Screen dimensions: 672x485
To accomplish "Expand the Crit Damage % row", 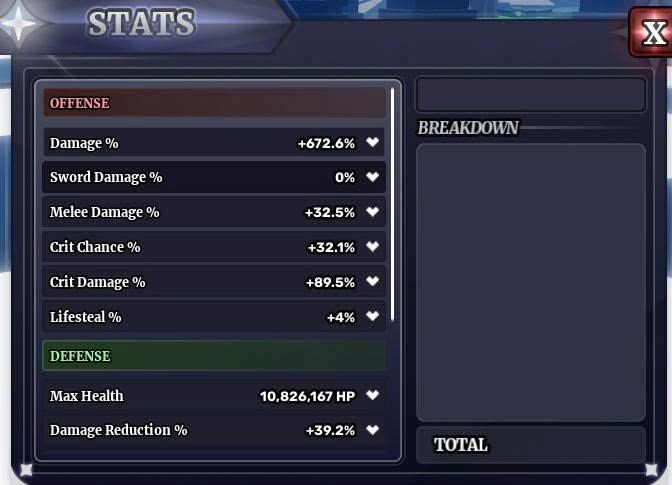I will coord(372,282).
